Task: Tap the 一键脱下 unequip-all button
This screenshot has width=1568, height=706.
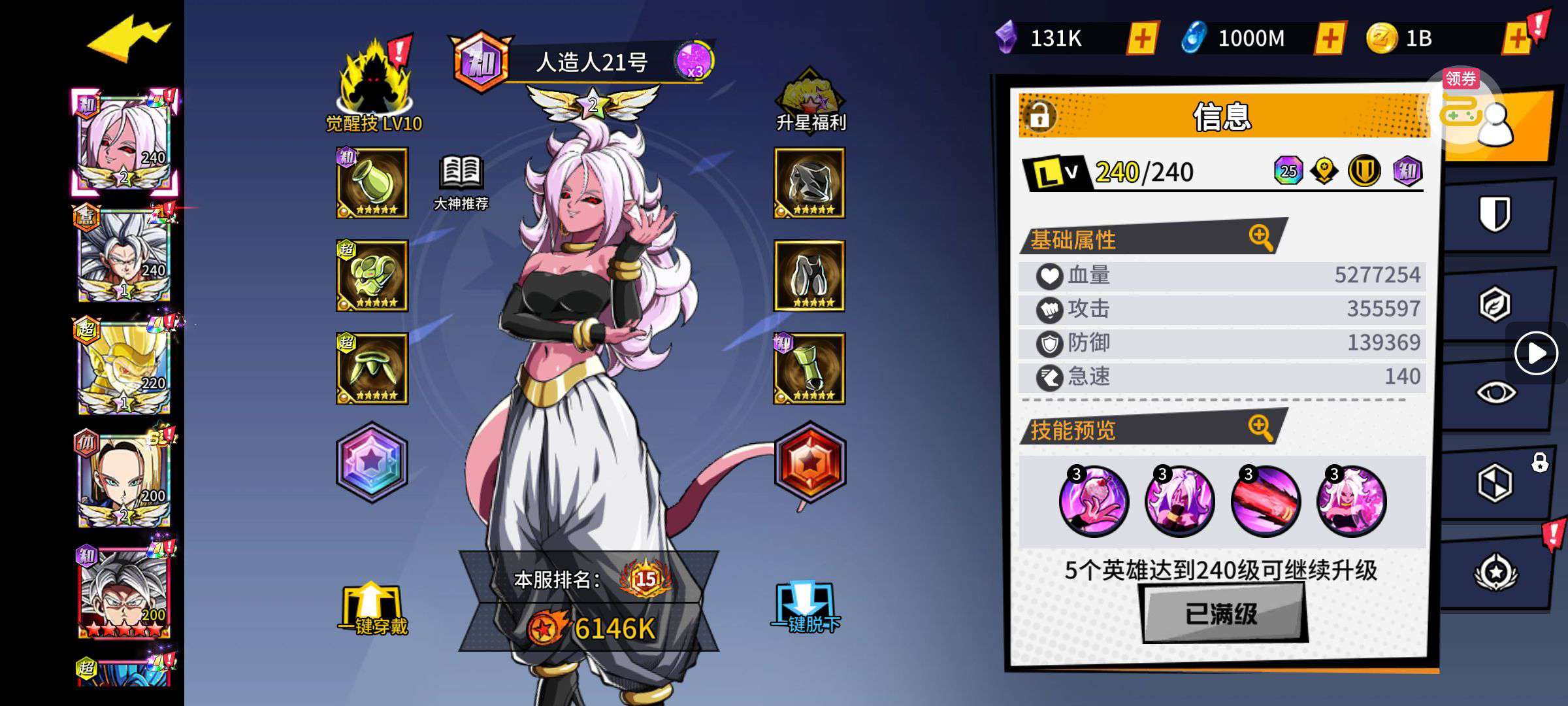Action: click(x=806, y=608)
